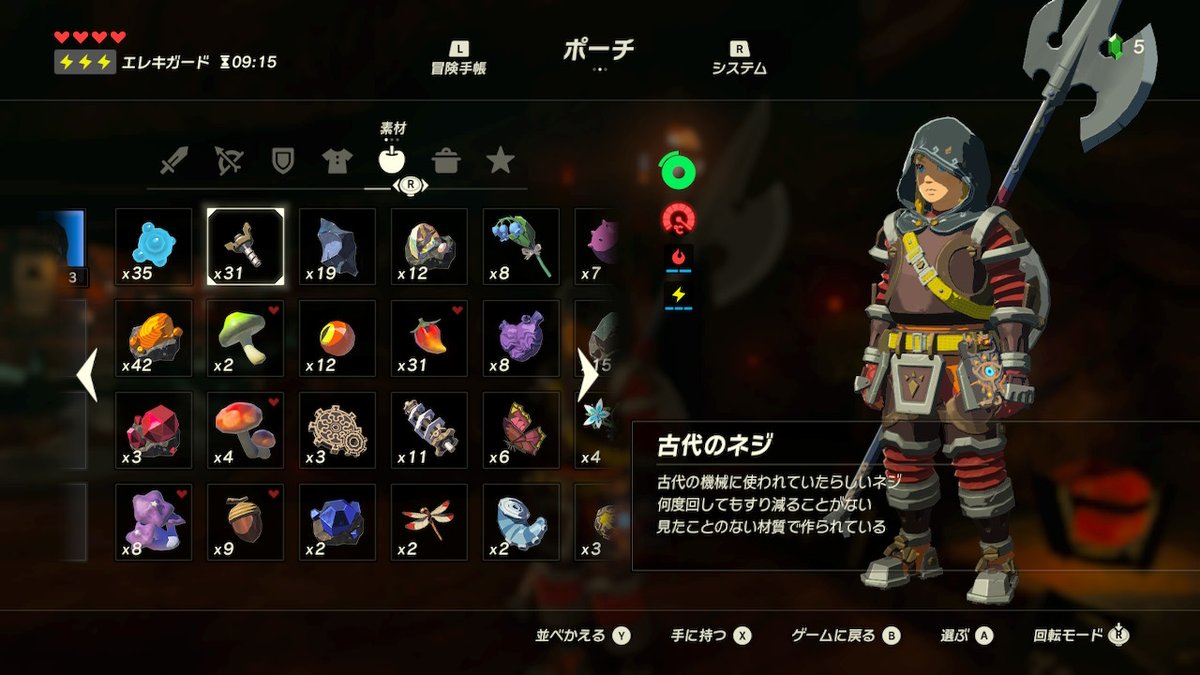Select the blue Chuchu jelly x35 slot
Image resolution: width=1200 pixels, height=675 pixels.
tap(154, 247)
